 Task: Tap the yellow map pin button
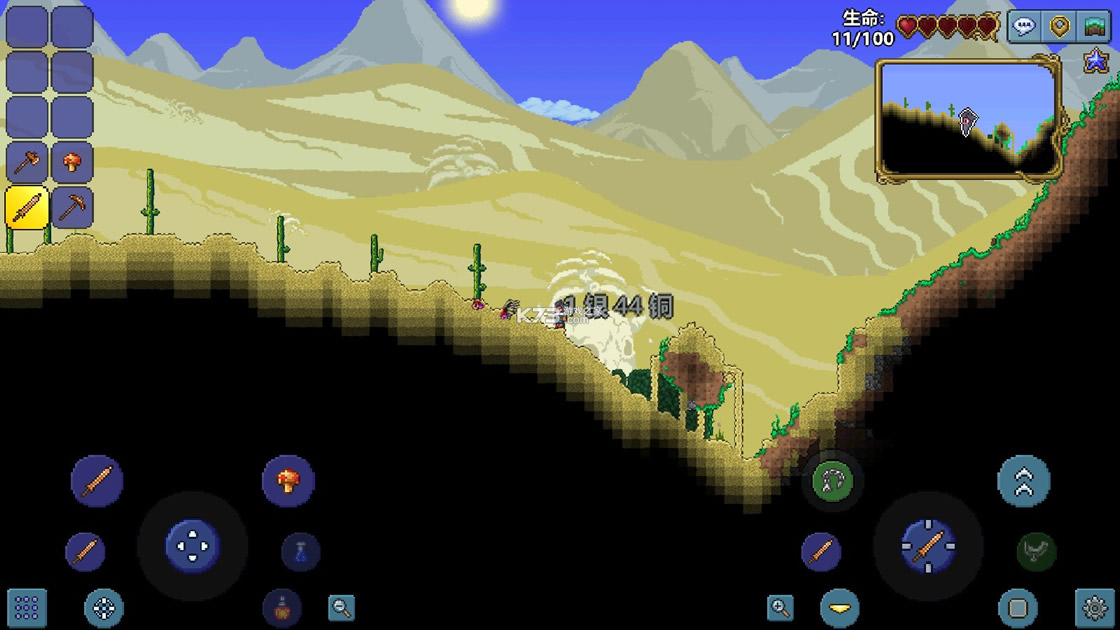pyautogui.click(x=1059, y=27)
